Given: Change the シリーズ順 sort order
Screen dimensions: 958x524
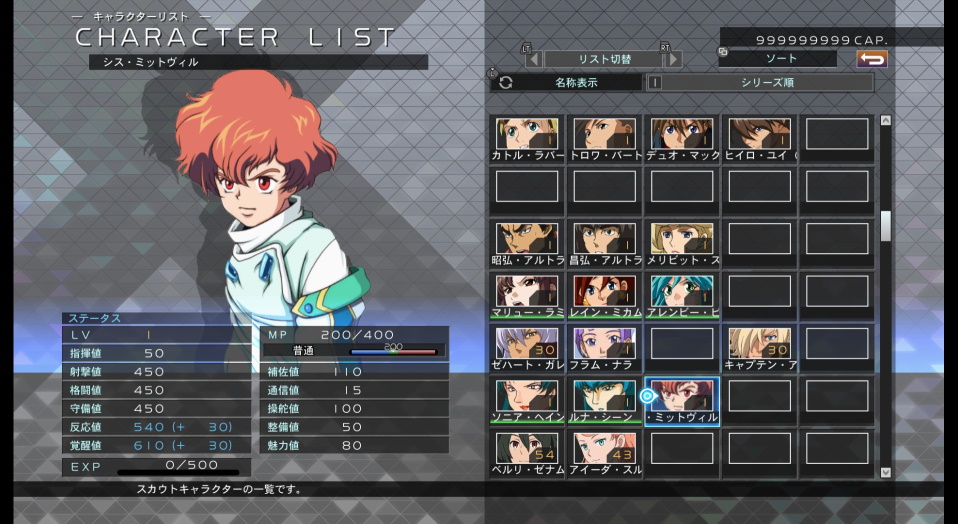Looking at the screenshot, I should [x=767, y=83].
